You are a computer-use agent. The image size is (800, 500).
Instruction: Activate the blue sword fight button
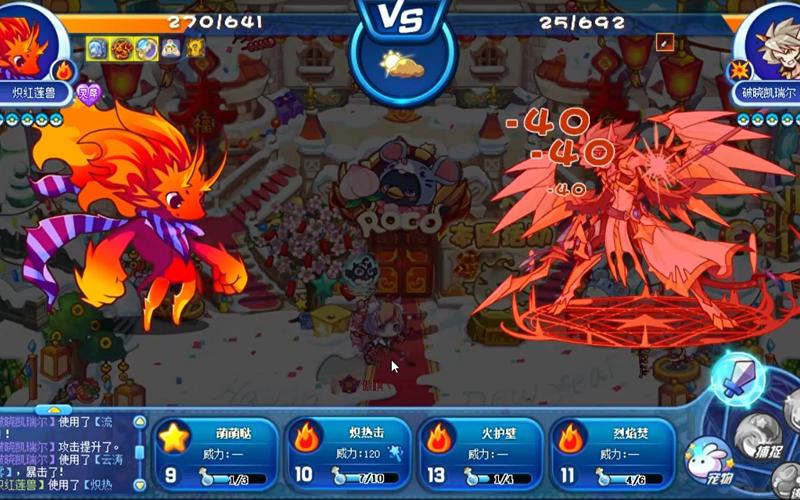738,379
